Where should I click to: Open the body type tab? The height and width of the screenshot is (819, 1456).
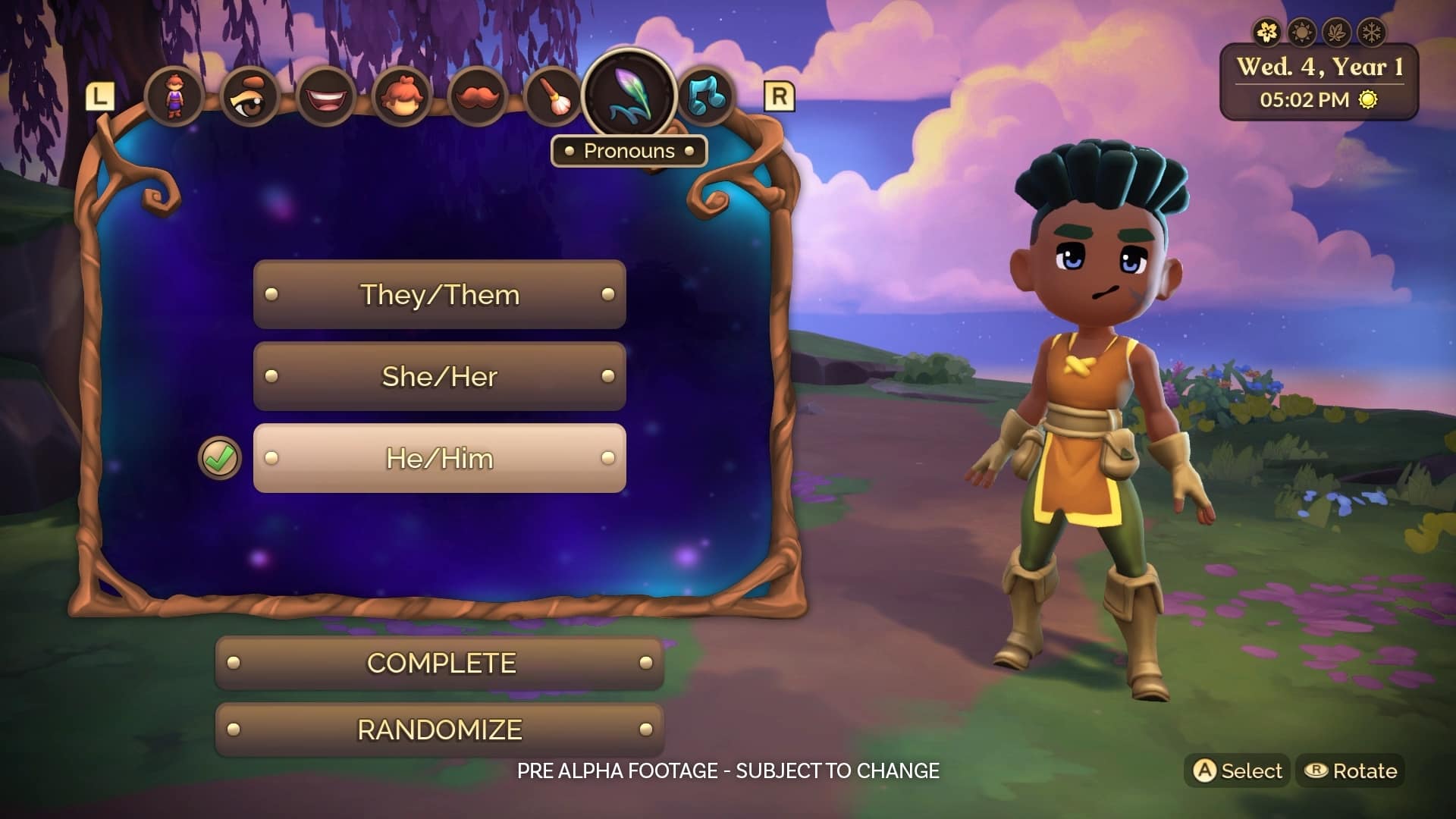tap(174, 96)
